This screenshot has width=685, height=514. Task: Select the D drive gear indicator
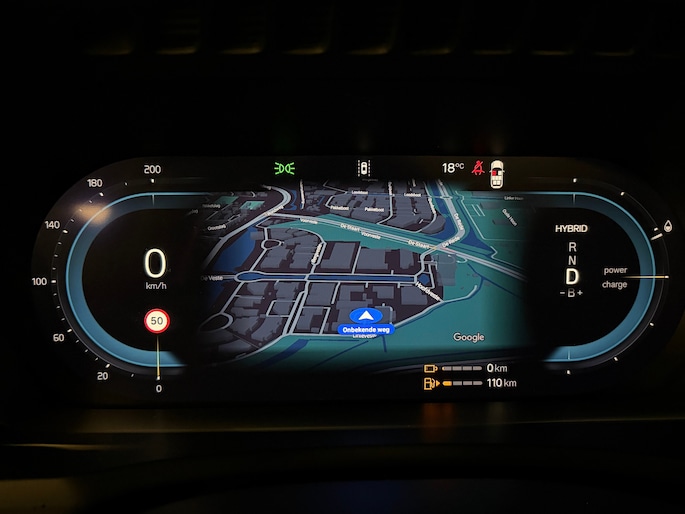pyautogui.click(x=572, y=274)
